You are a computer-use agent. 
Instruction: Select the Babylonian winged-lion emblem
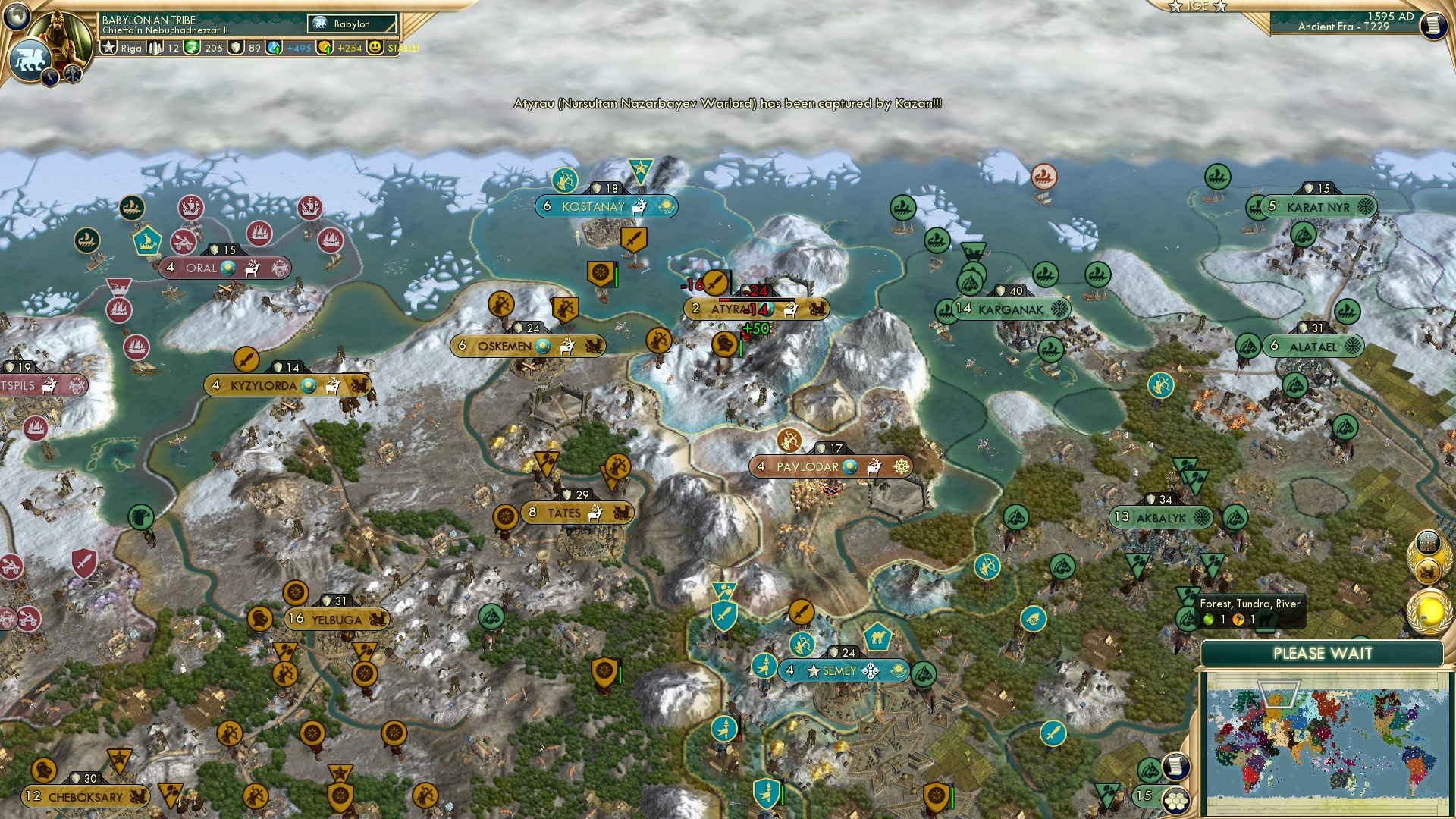[29, 56]
